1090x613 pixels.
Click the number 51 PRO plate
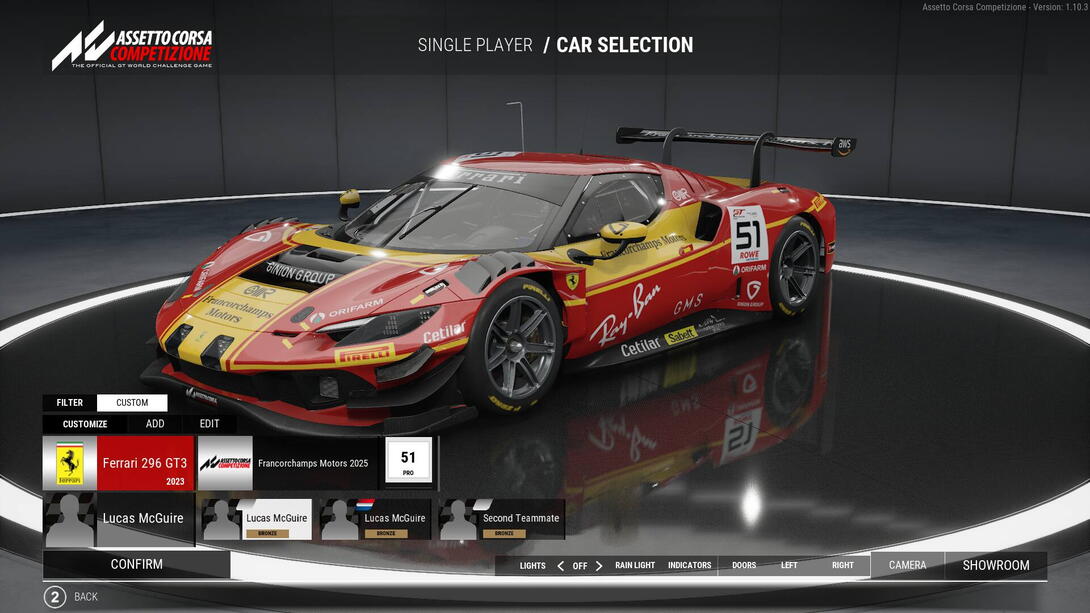click(x=408, y=461)
